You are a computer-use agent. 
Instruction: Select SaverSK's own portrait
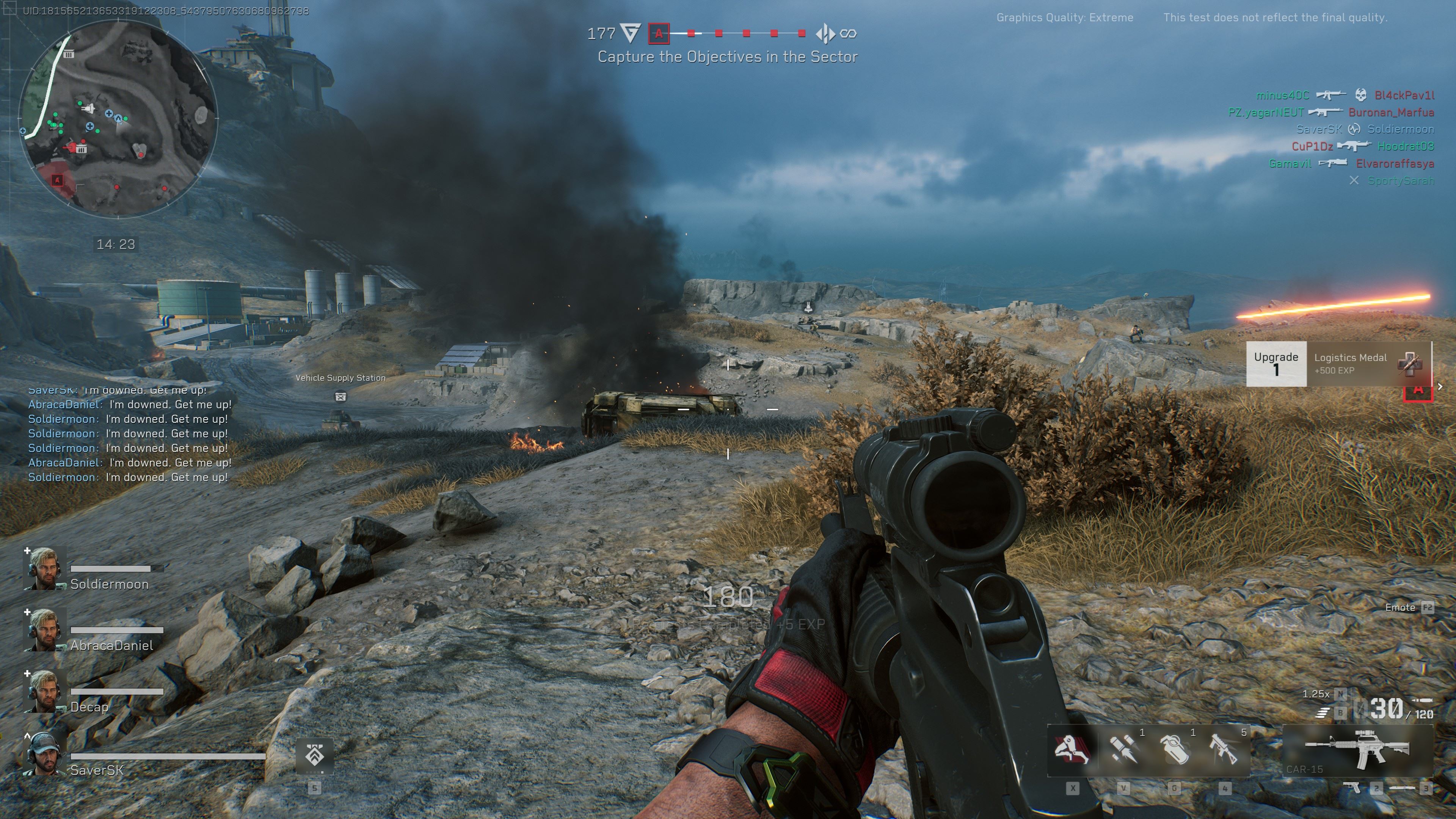[x=45, y=753]
